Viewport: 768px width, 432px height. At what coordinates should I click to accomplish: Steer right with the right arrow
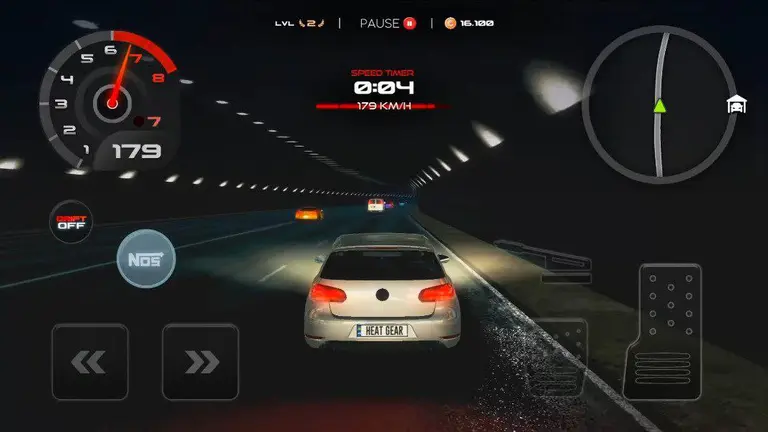(200, 362)
